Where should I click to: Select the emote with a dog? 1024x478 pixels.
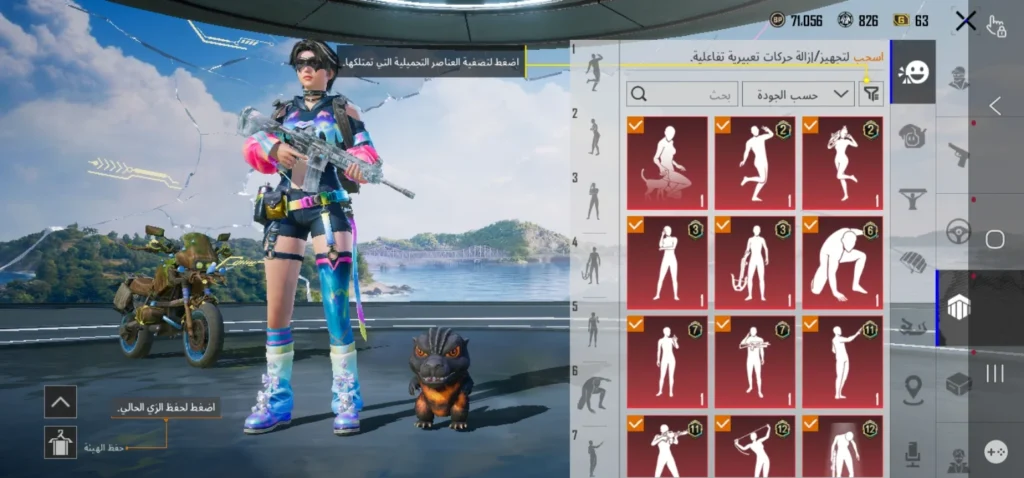[x=667, y=162]
